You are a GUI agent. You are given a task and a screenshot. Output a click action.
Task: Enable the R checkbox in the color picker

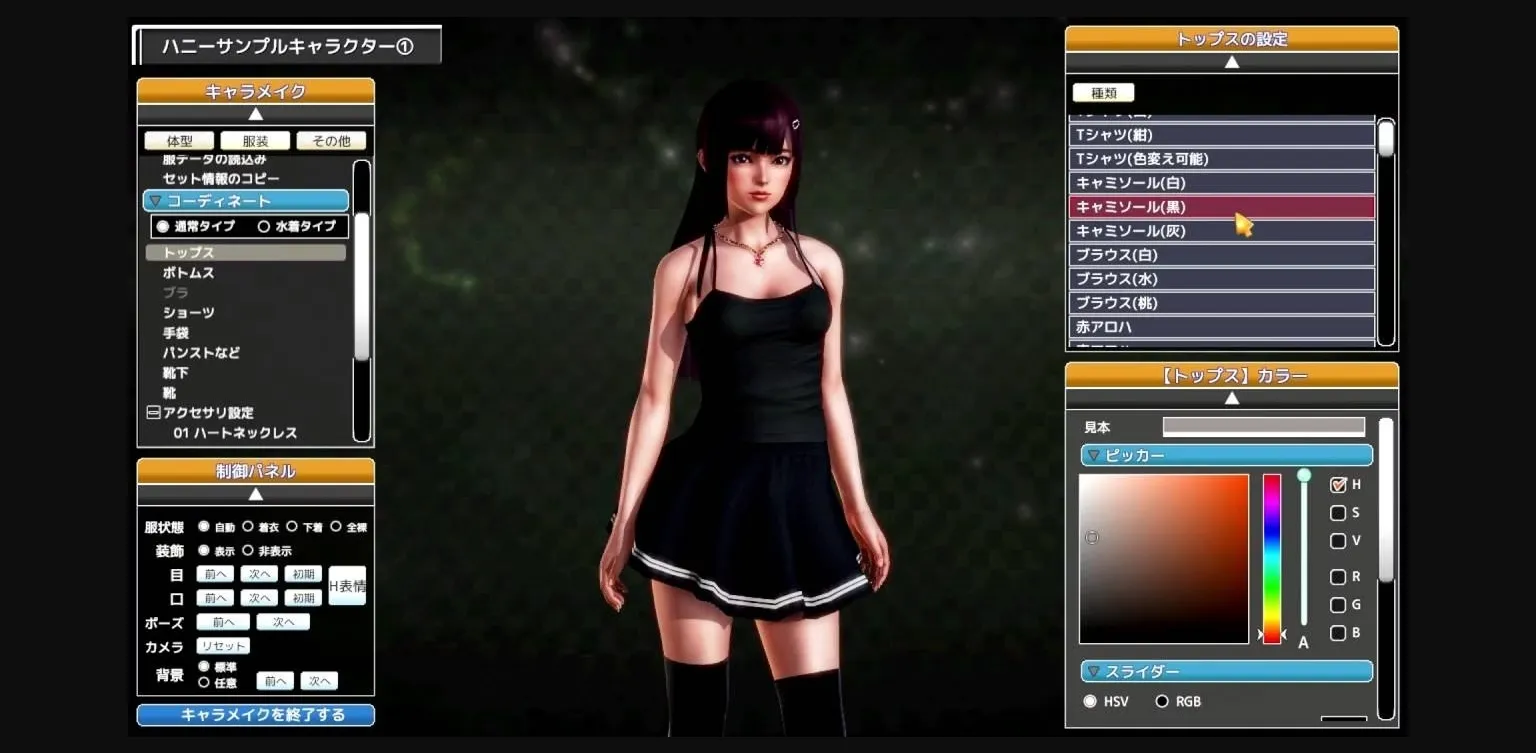1337,576
